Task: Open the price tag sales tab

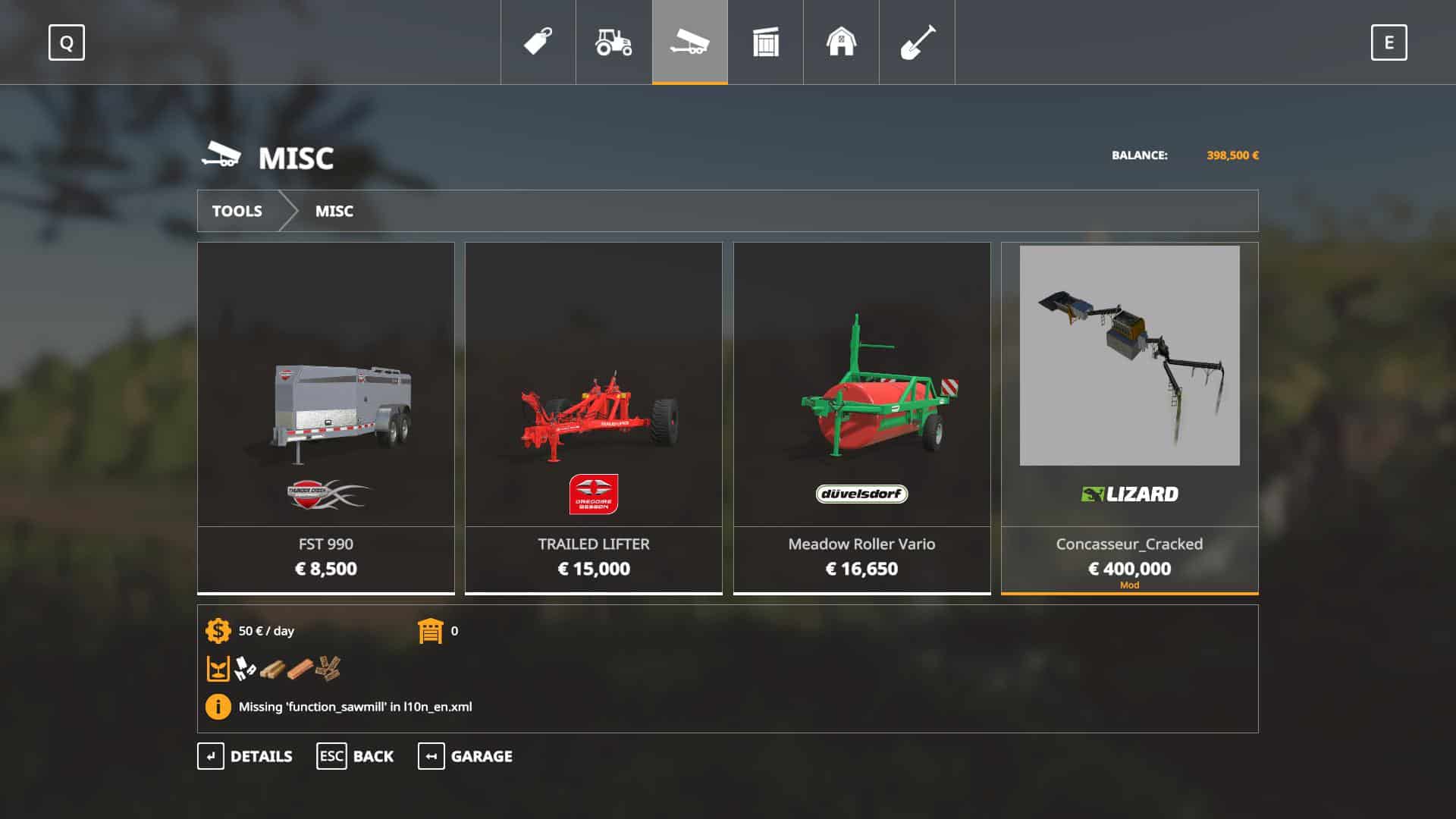Action: [x=538, y=42]
